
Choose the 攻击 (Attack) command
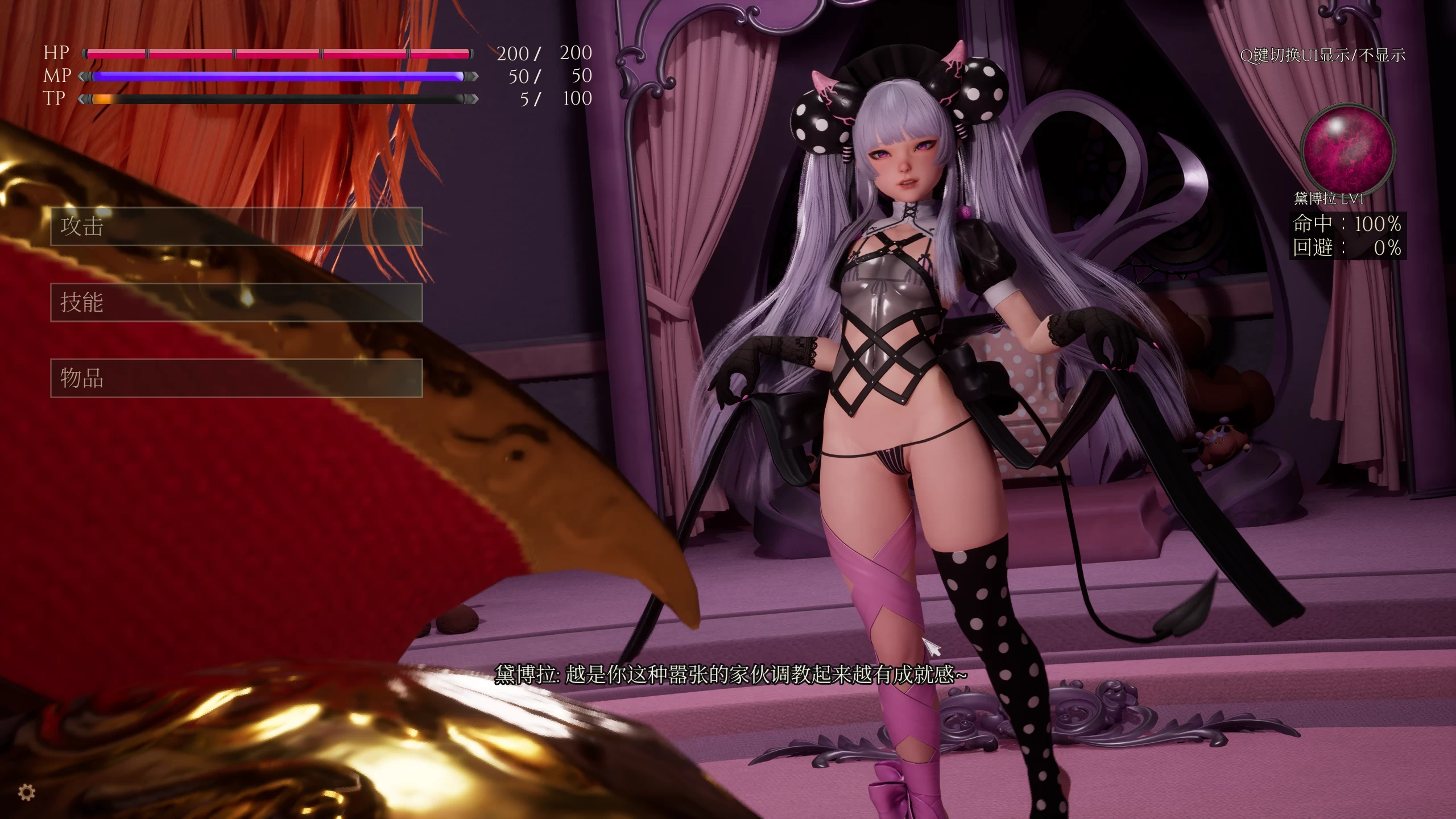point(236,226)
